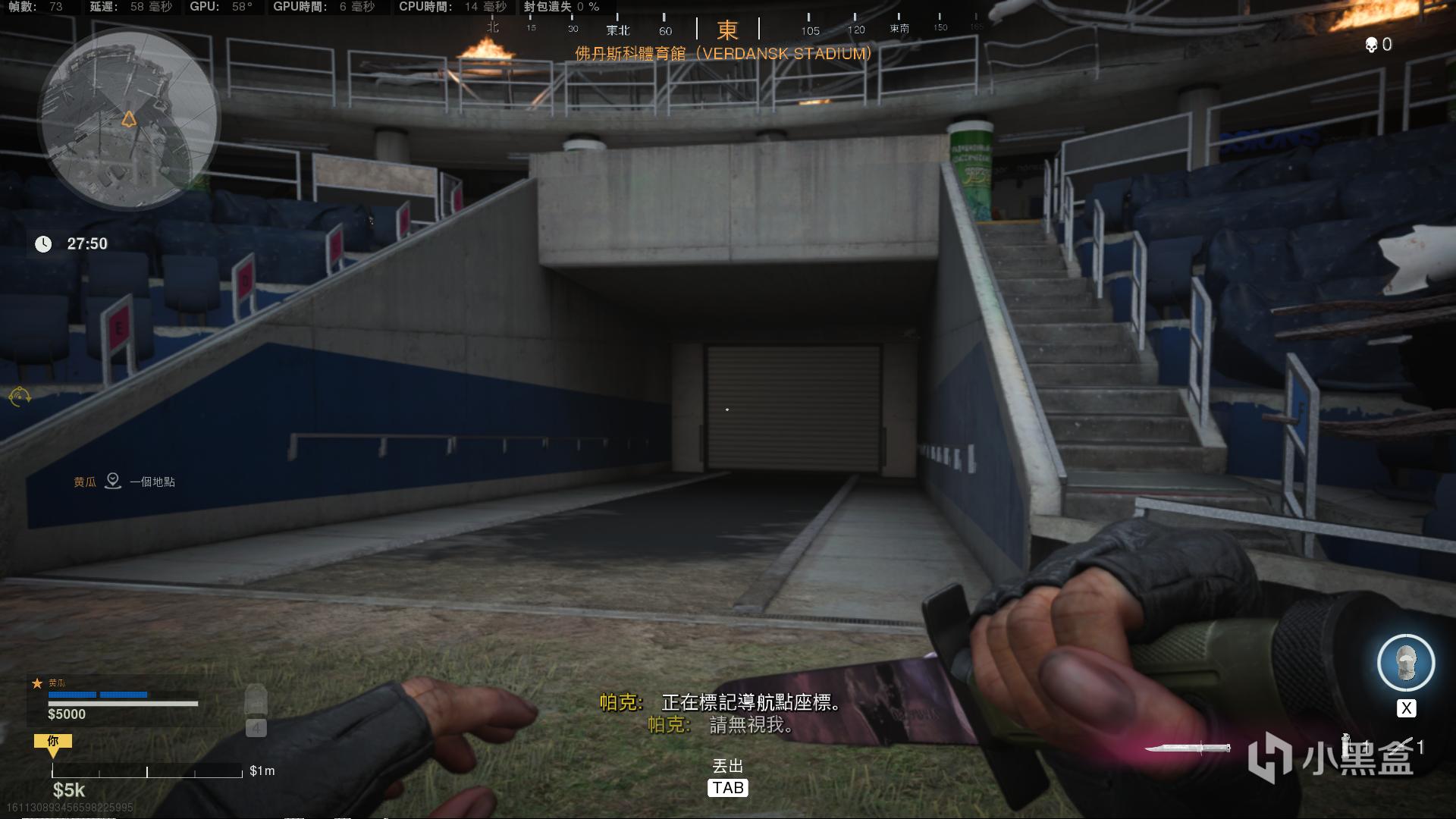Click the yellow "你" plunder marker
Screen dimensions: 1456x819
(x=53, y=742)
